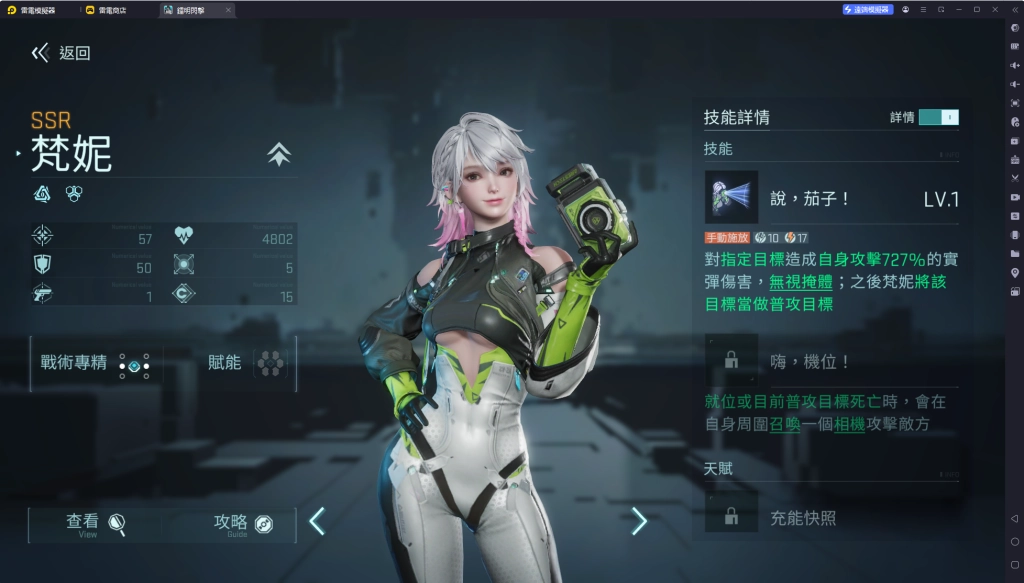Click the triangular faction icon under 梵妮
The width and height of the screenshot is (1024, 583).
(42, 194)
